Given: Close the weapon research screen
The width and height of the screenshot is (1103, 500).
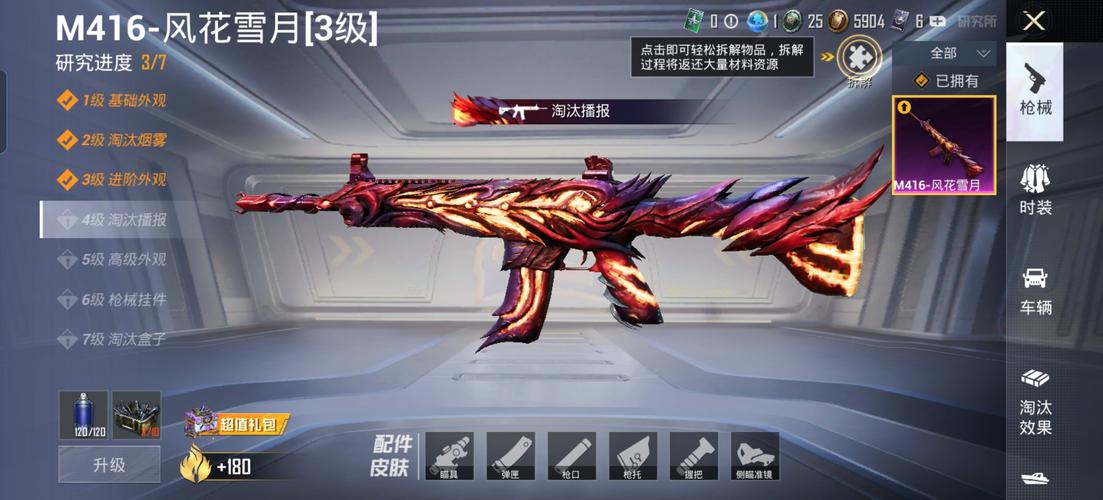Looking at the screenshot, I should click(x=1034, y=21).
